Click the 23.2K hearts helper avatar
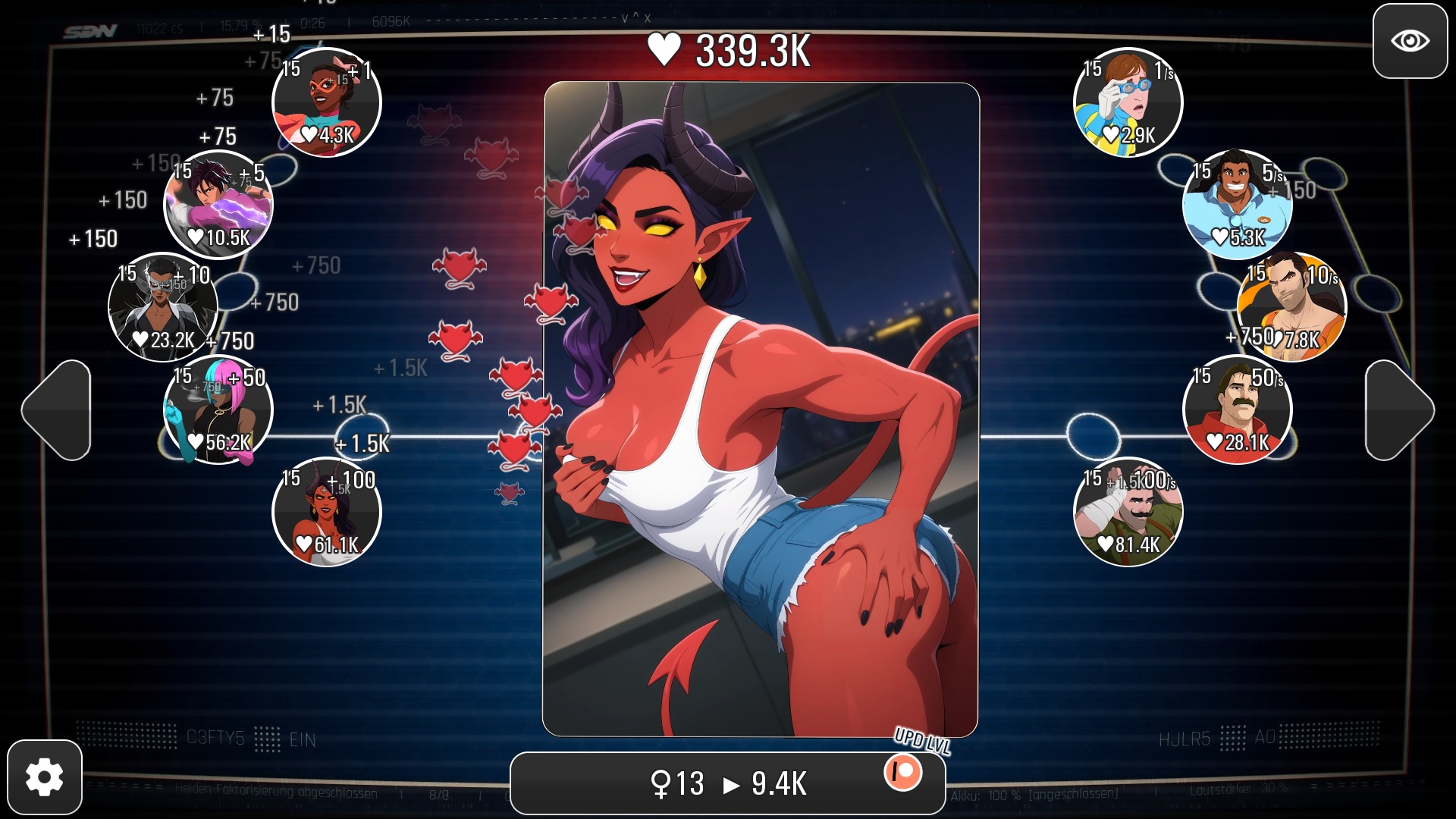The image size is (1456, 819). pos(162,306)
